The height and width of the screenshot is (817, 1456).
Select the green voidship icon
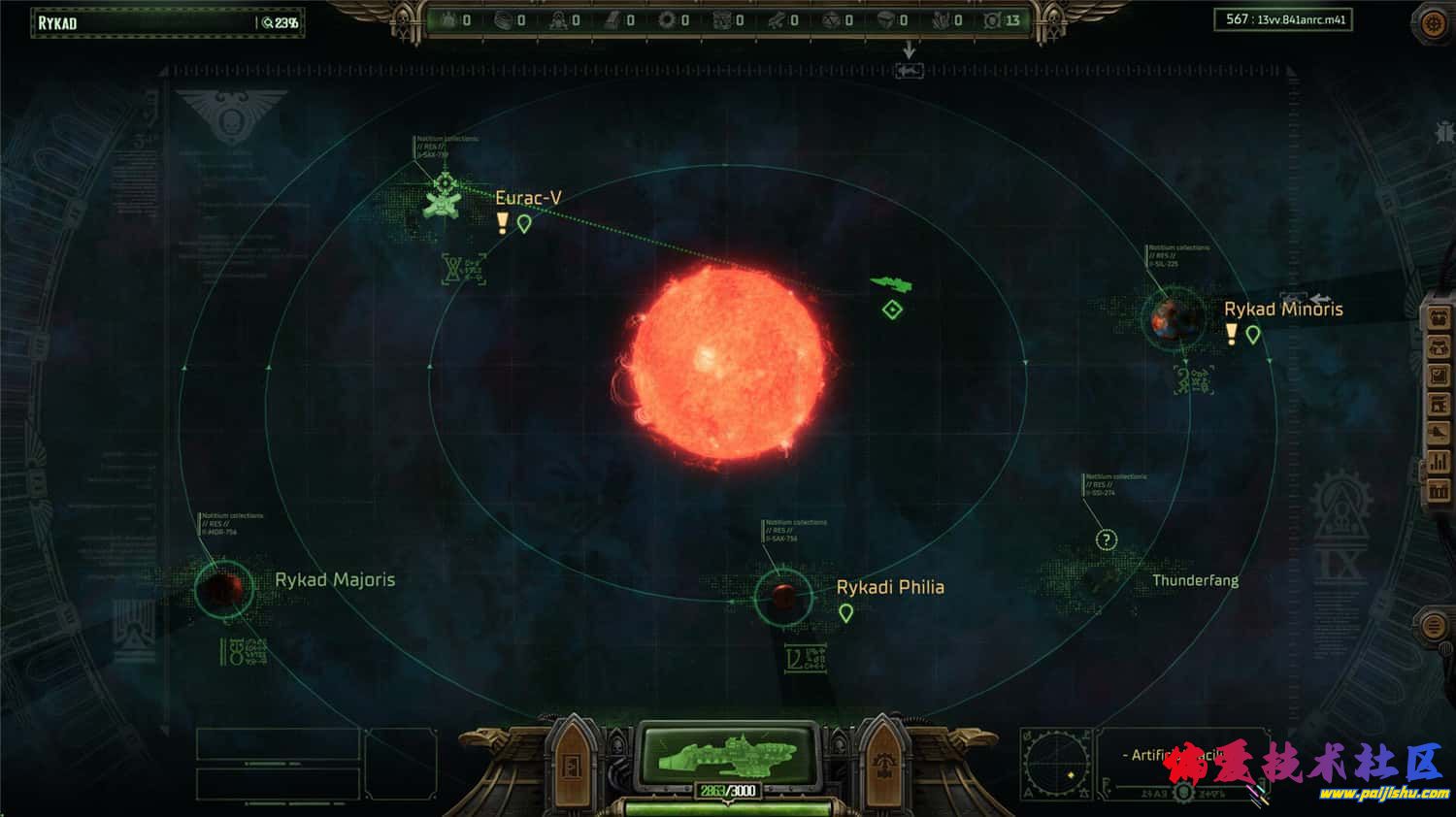[891, 283]
